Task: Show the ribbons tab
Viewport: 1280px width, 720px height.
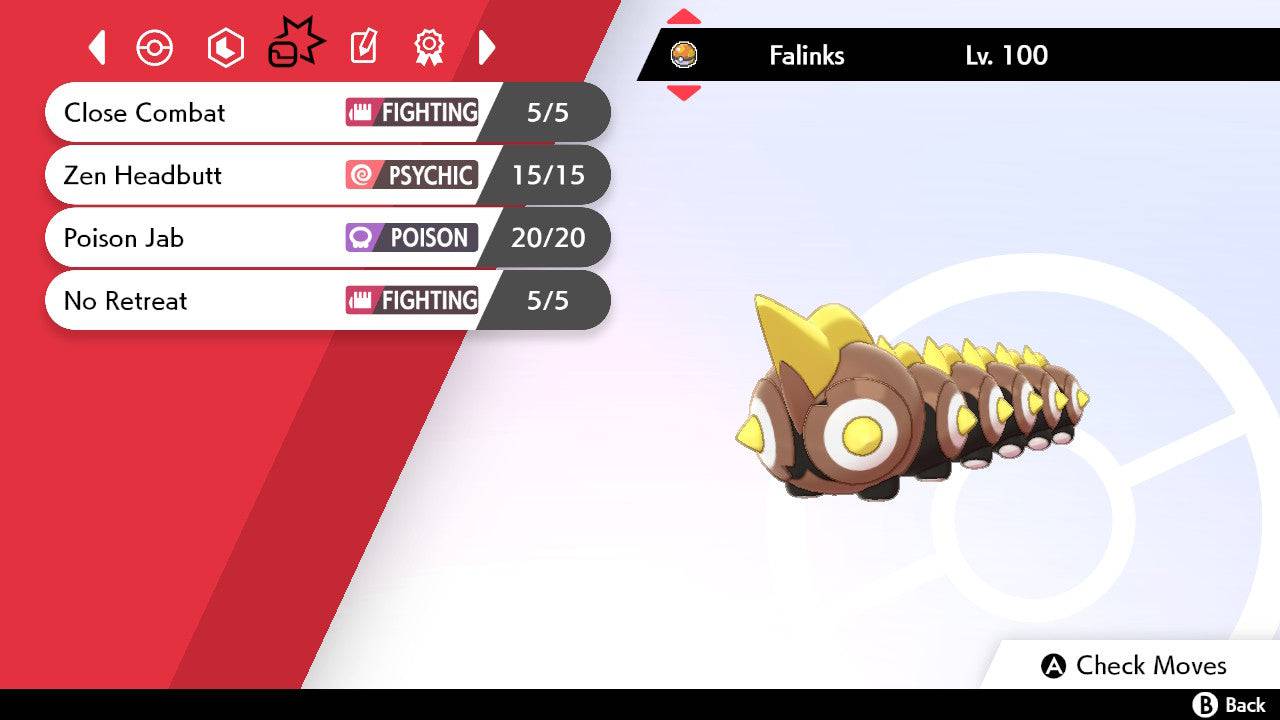Action: coord(429,47)
